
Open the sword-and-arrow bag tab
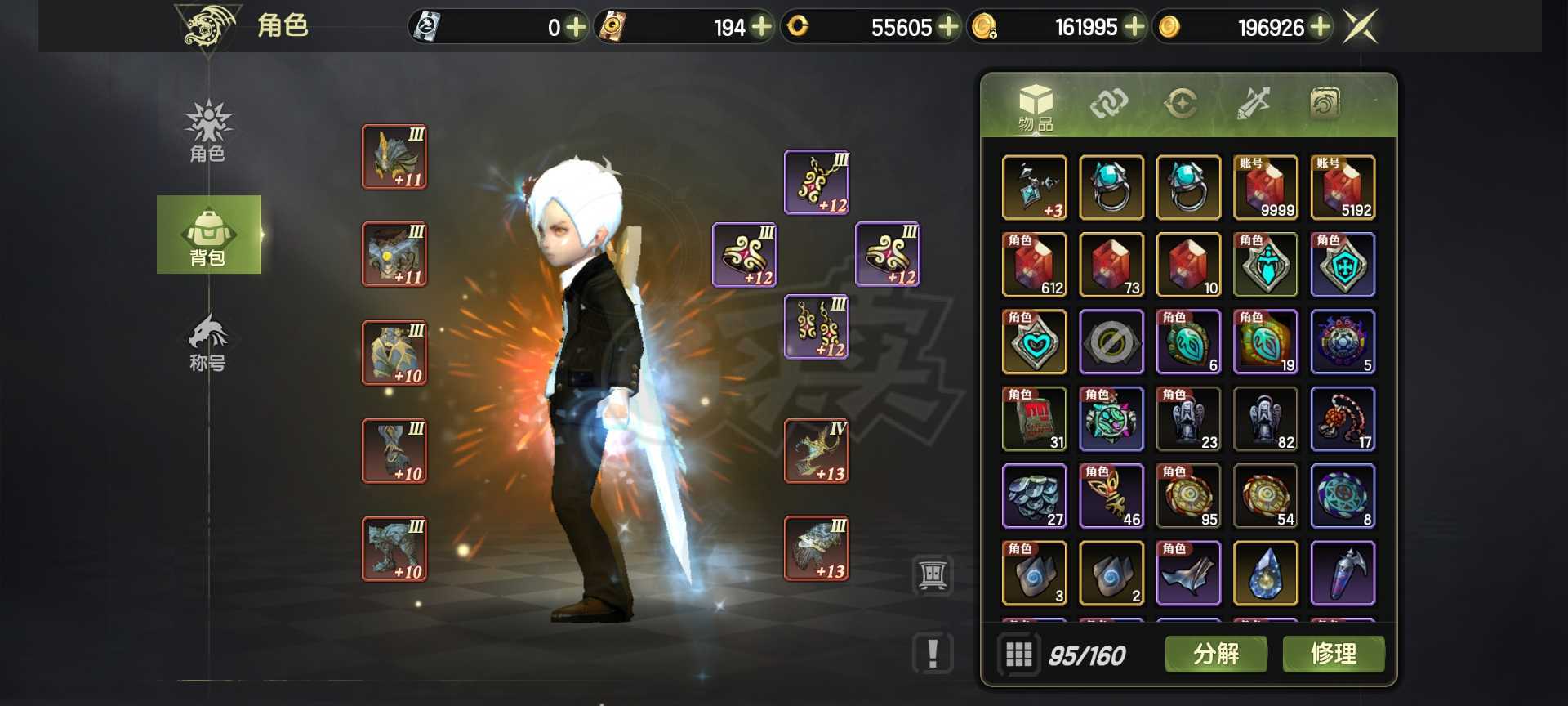pyautogui.click(x=1253, y=104)
